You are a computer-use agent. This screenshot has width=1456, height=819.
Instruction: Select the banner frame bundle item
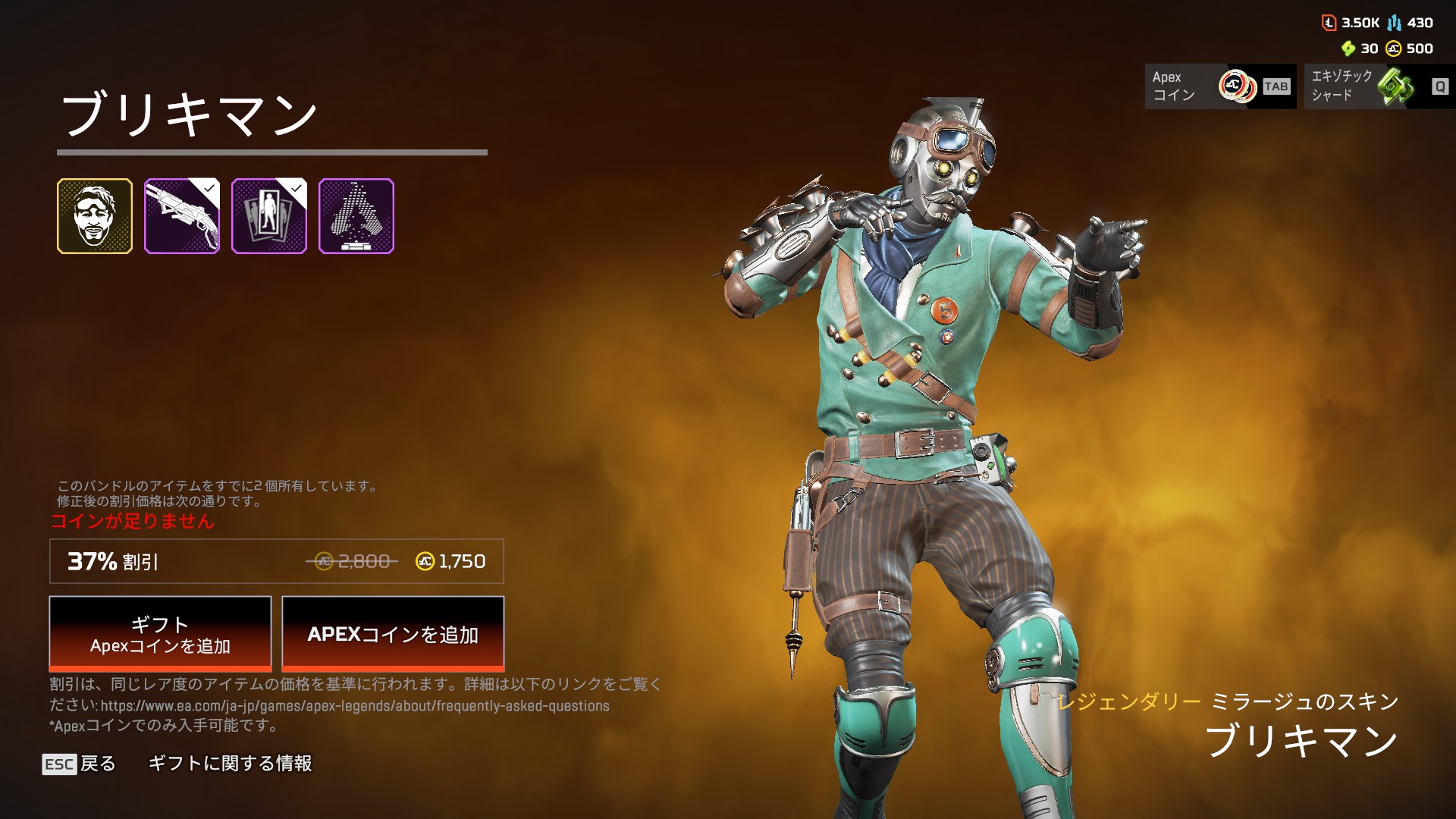pyautogui.click(x=269, y=216)
